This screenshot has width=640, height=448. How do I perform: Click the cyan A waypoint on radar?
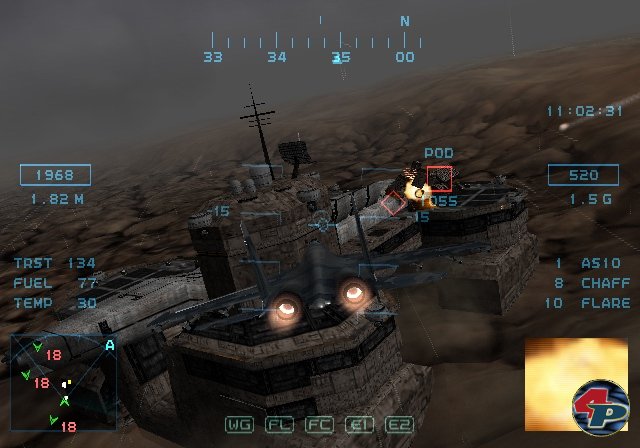109,345
